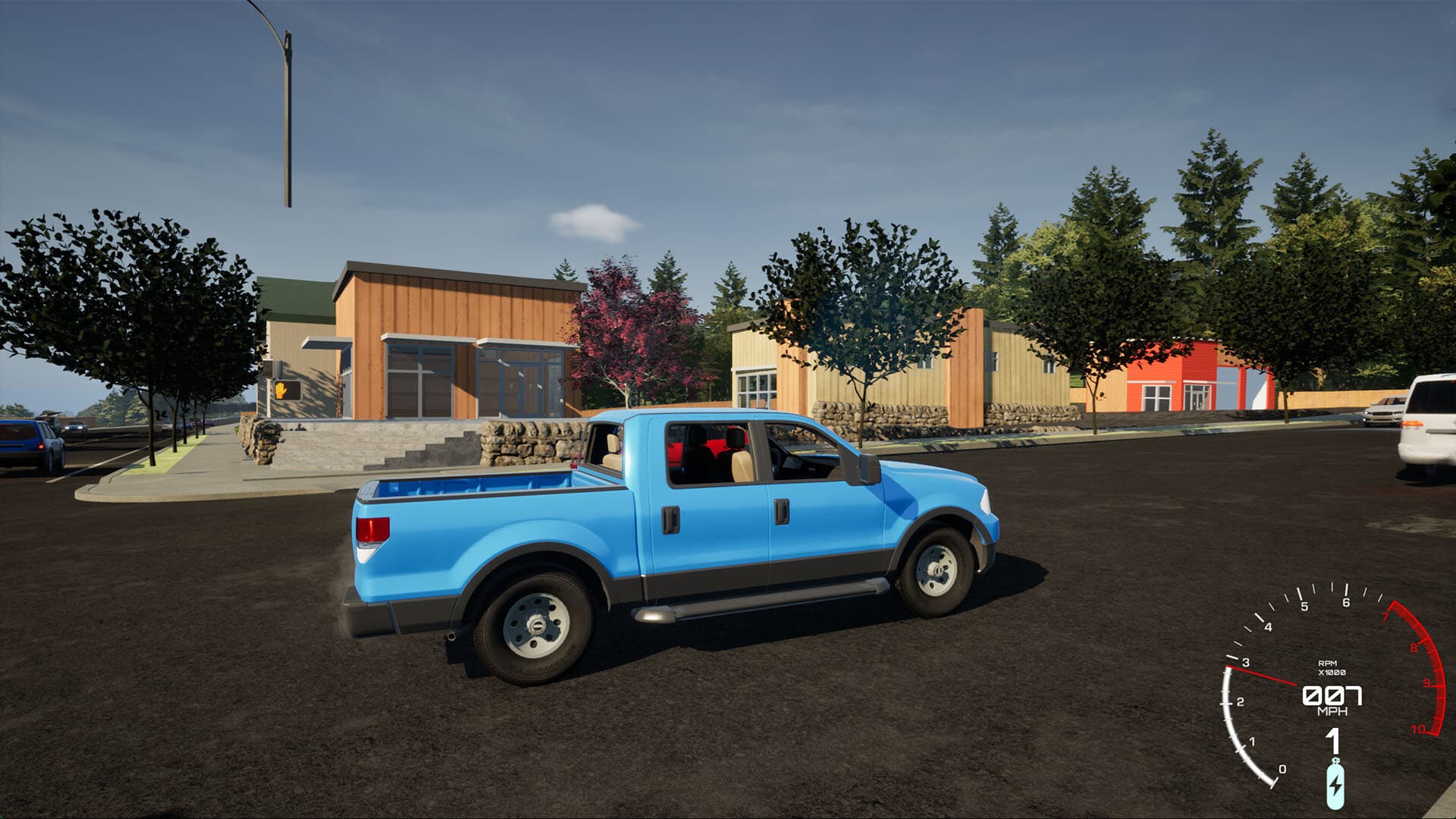Select the red needle of the tachometer
Viewport: 1456px width, 819px height.
[x=1262, y=675]
